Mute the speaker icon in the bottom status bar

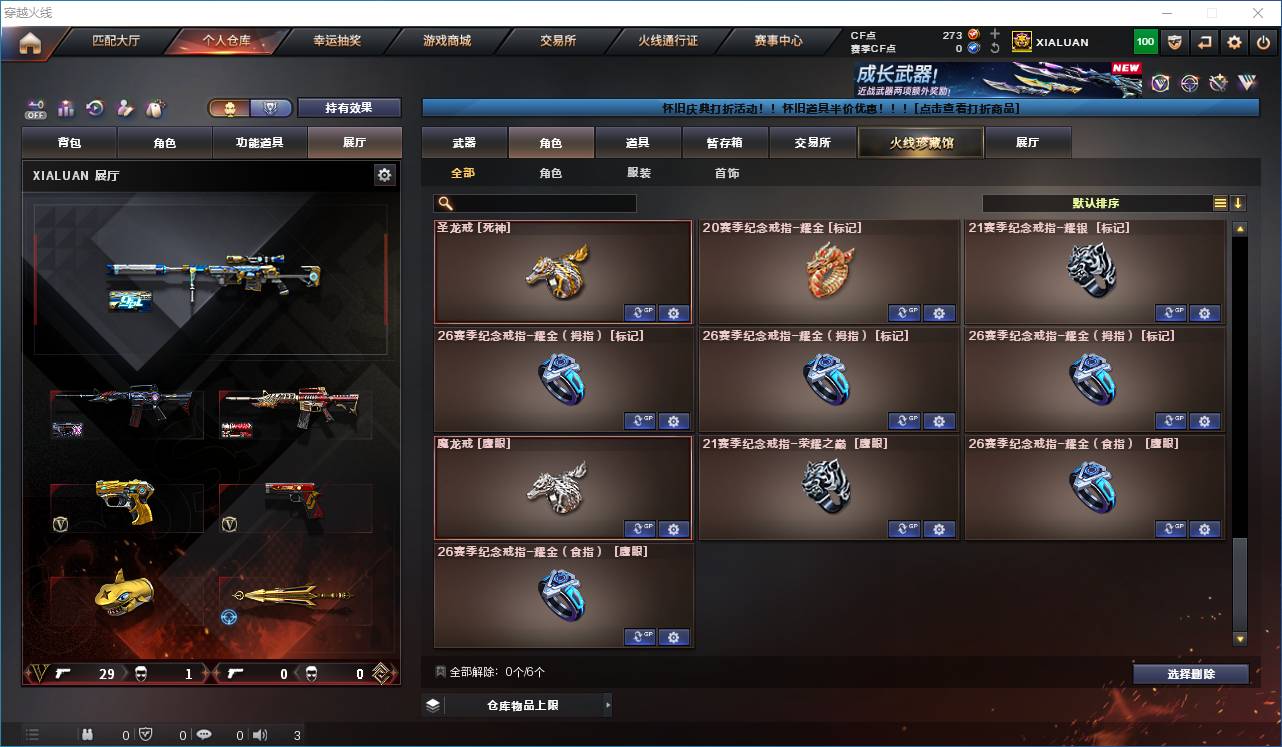coord(259,734)
